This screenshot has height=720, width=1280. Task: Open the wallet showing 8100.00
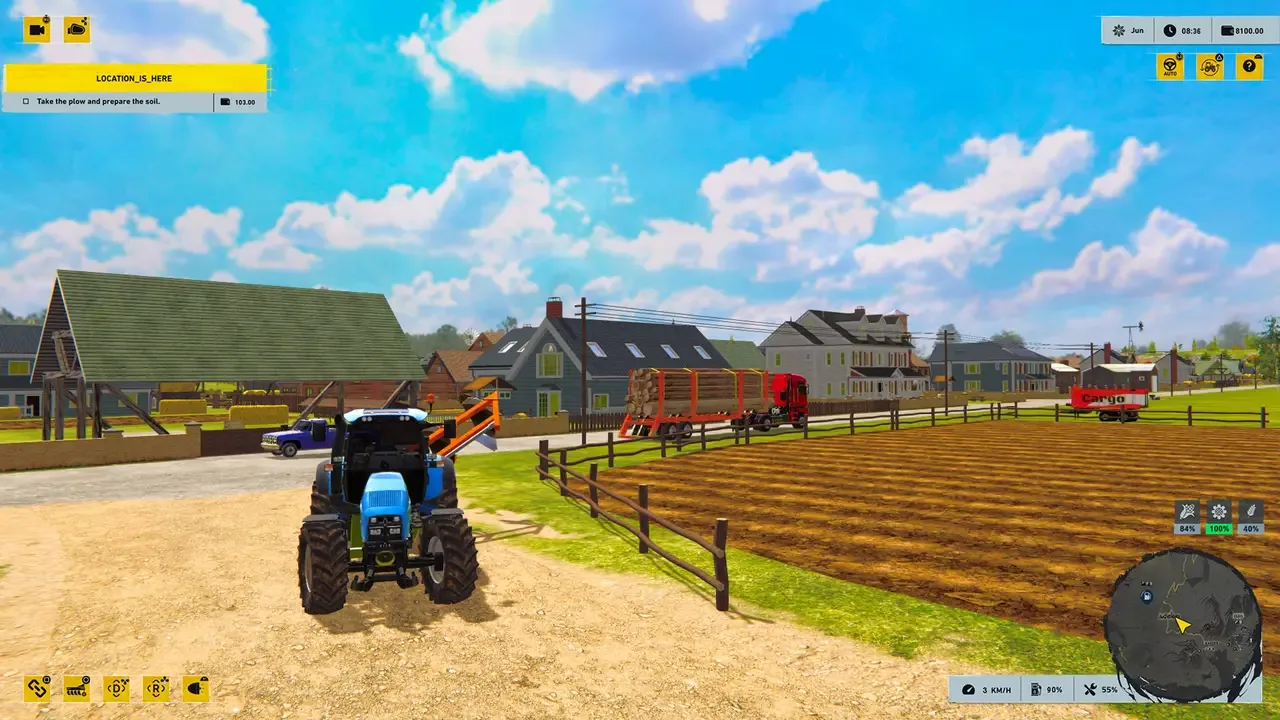1241,30
